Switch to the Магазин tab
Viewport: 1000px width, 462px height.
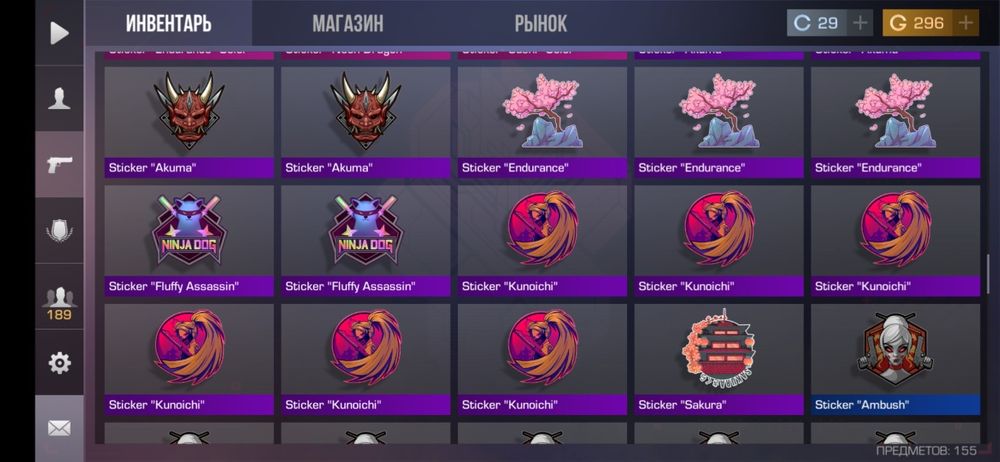coord(347,23)
